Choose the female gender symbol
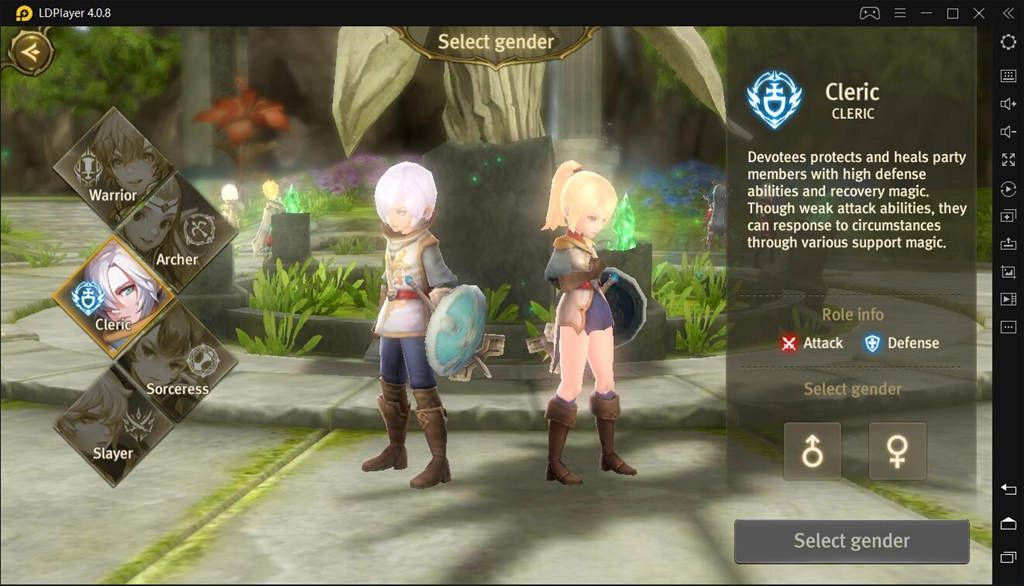 pos(897,451)
